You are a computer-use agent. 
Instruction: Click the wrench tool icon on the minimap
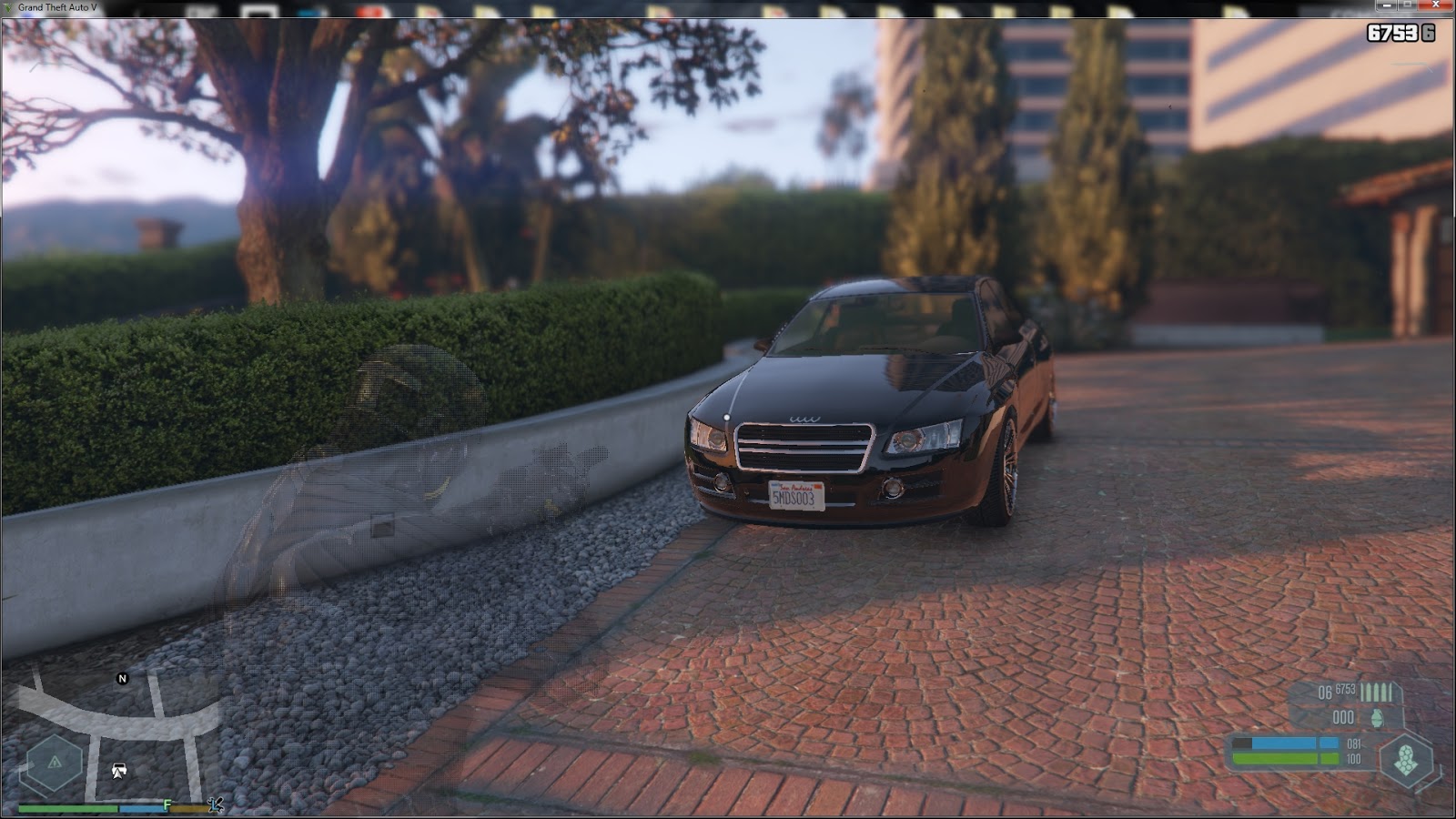click(x=217, y=806)
